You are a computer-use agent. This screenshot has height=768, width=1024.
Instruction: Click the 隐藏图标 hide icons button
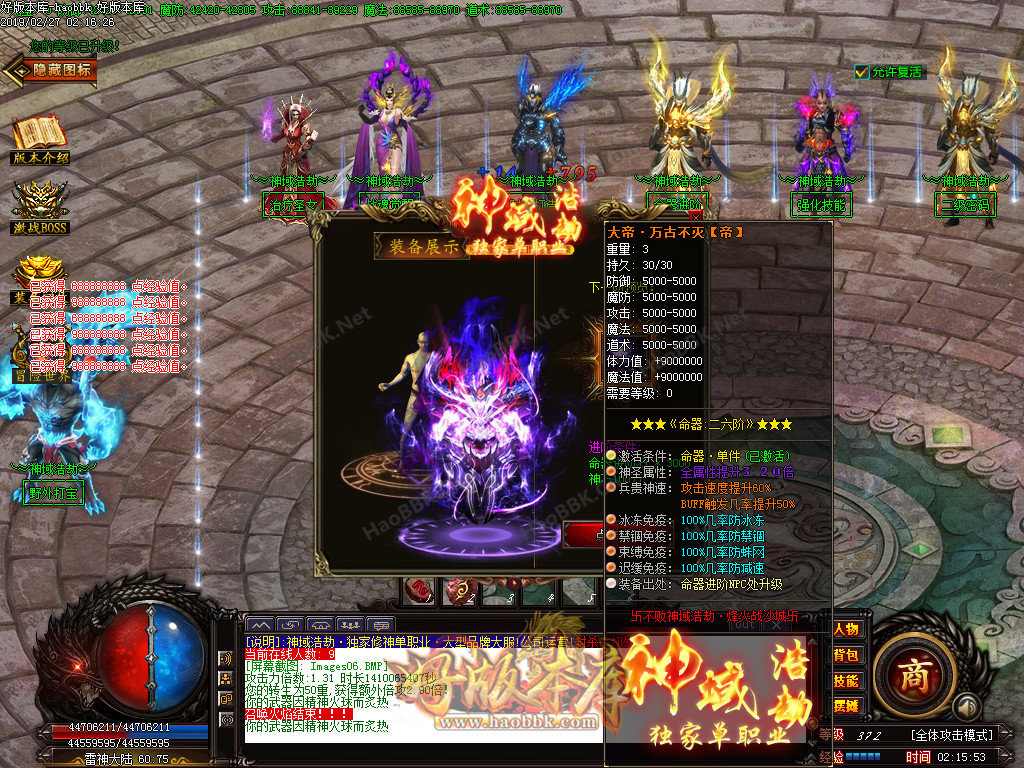pyautogui.click(x=52, y=69)
